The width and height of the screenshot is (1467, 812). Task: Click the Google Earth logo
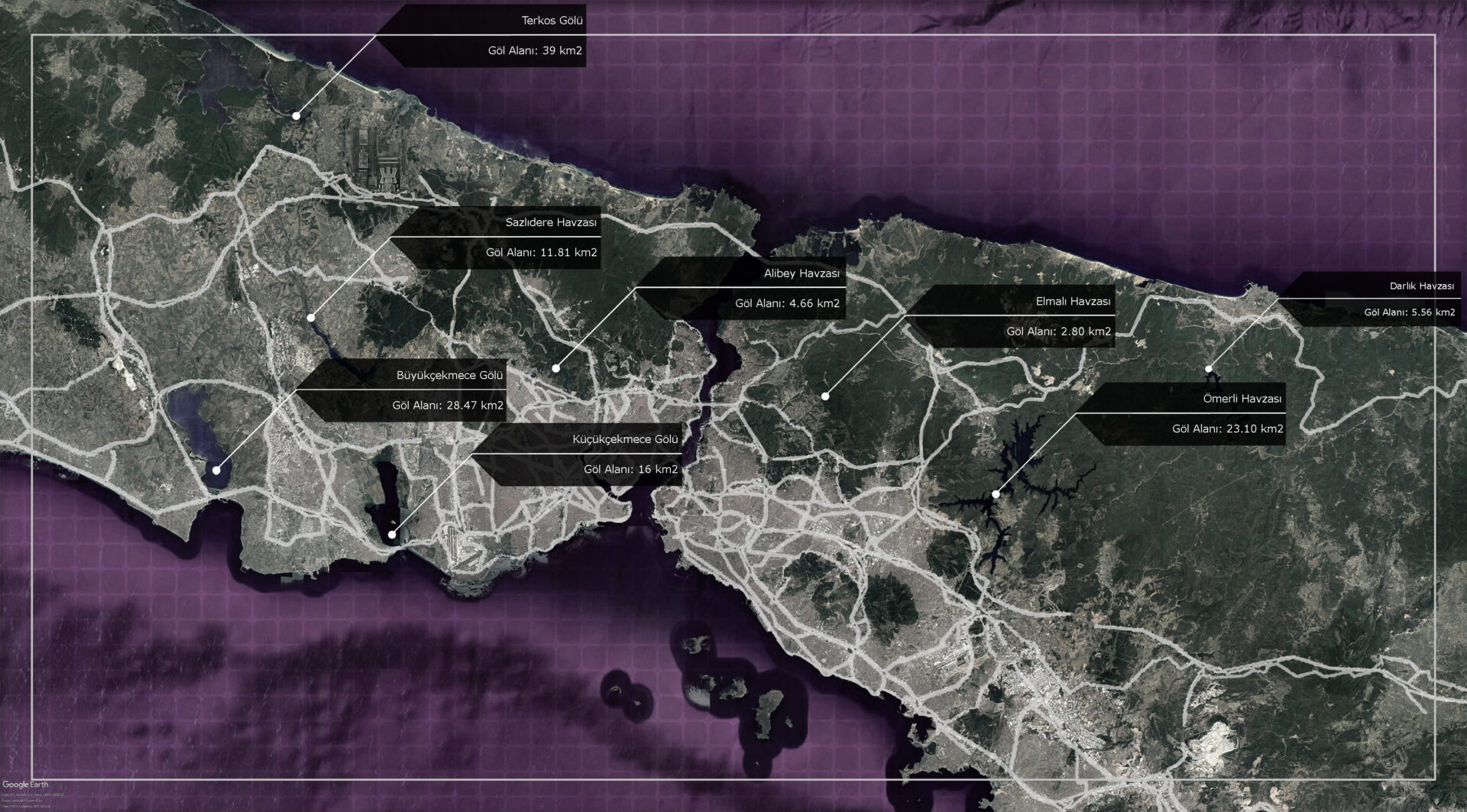point(24,785)
